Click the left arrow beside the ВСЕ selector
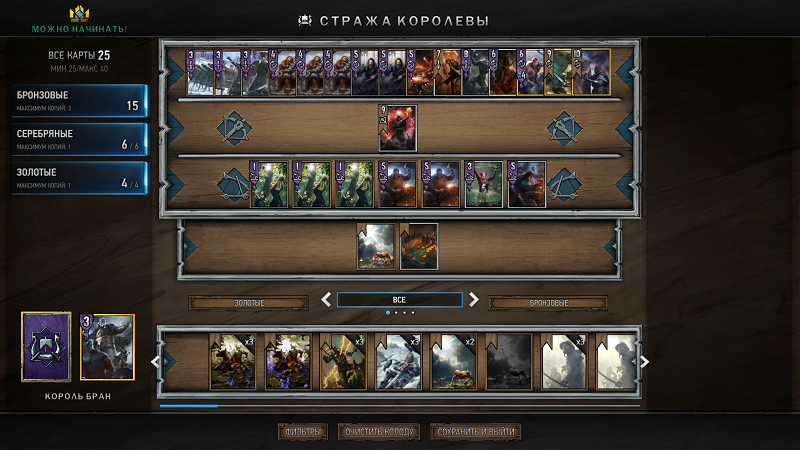800x450 pixels. 325,299
